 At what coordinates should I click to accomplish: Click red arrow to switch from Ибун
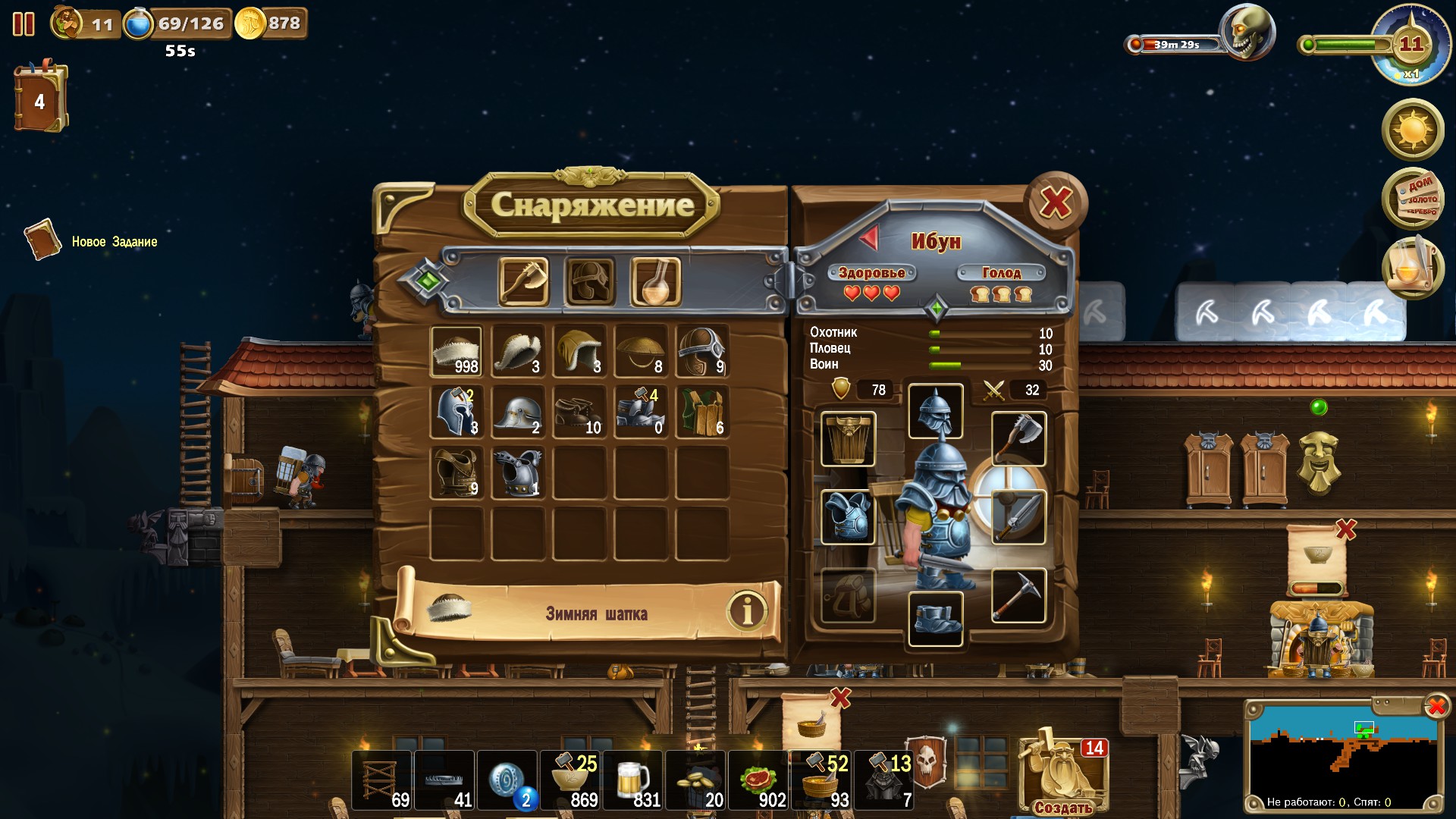tap(869, 237)
